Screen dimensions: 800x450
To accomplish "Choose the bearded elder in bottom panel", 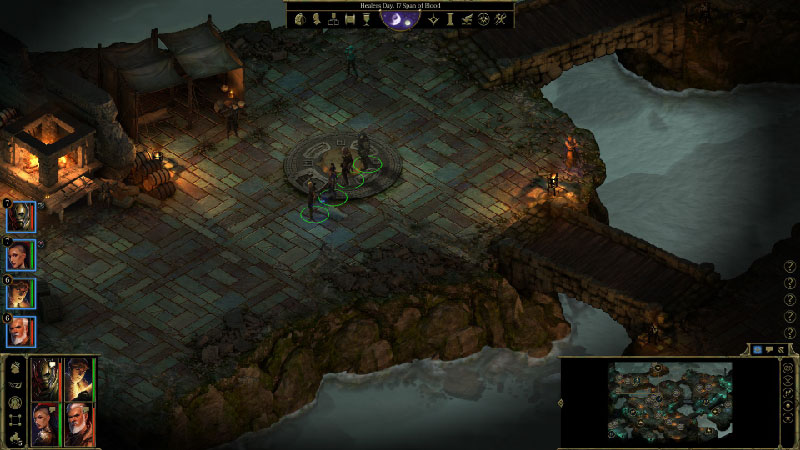I will [78, 424].
